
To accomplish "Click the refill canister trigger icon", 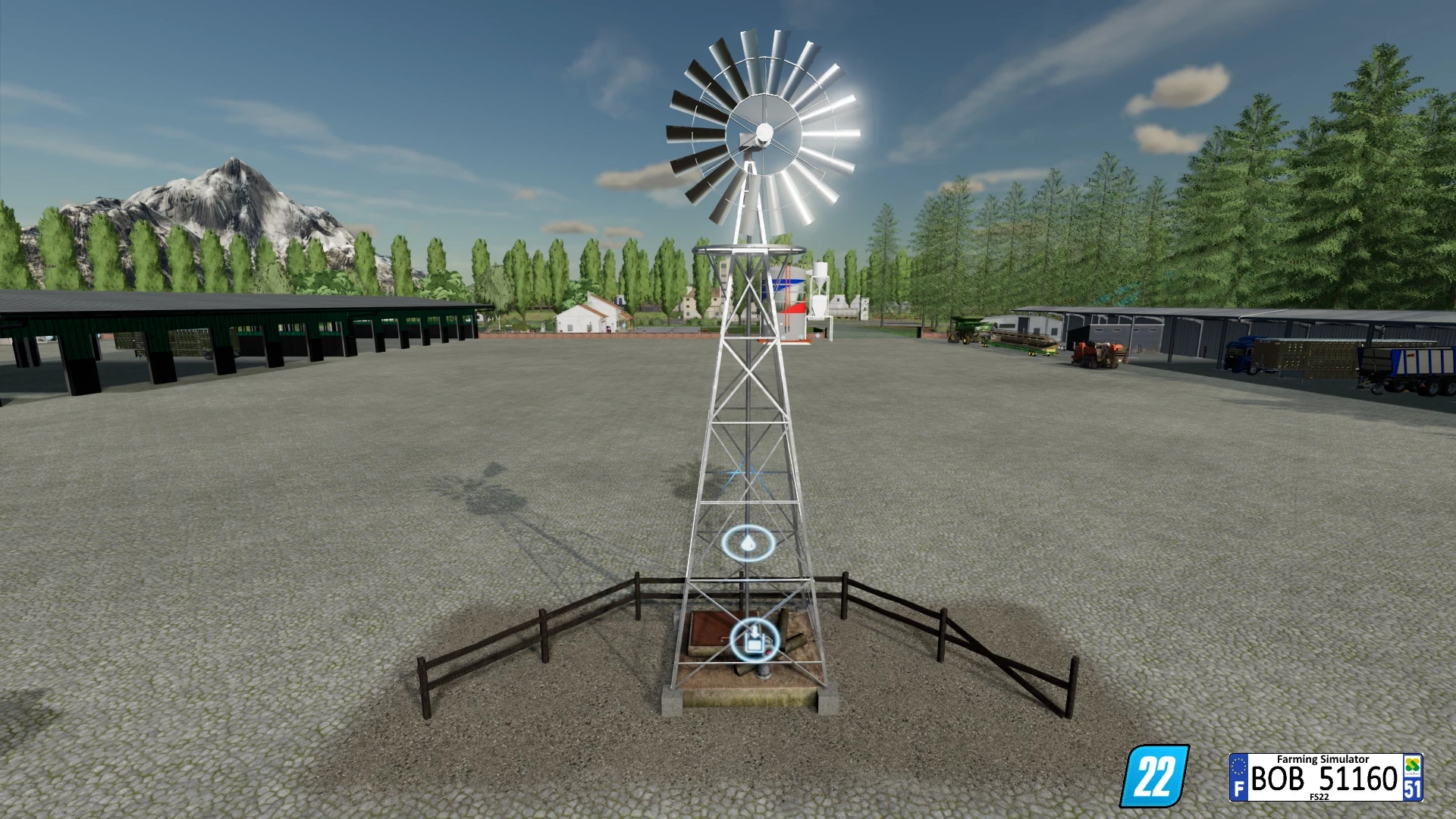I will [x=755, y=640].
